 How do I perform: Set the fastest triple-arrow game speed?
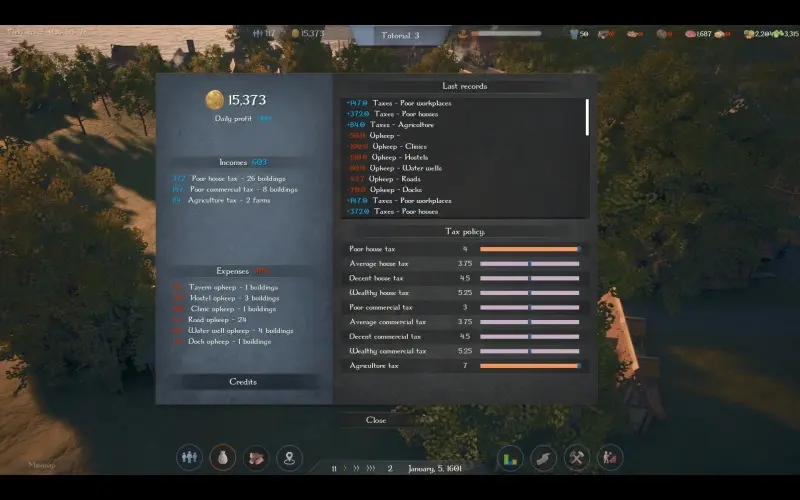coord(371,468)
